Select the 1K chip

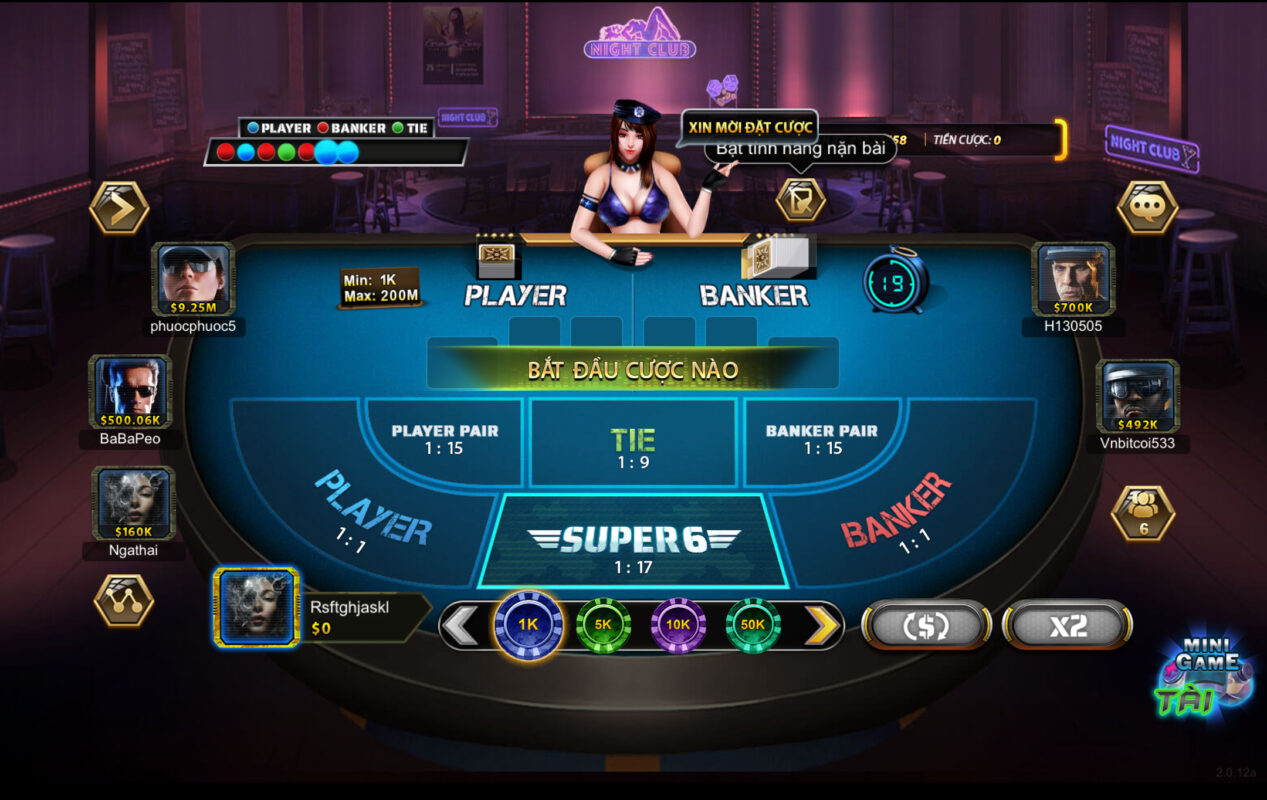click(528, 624)
